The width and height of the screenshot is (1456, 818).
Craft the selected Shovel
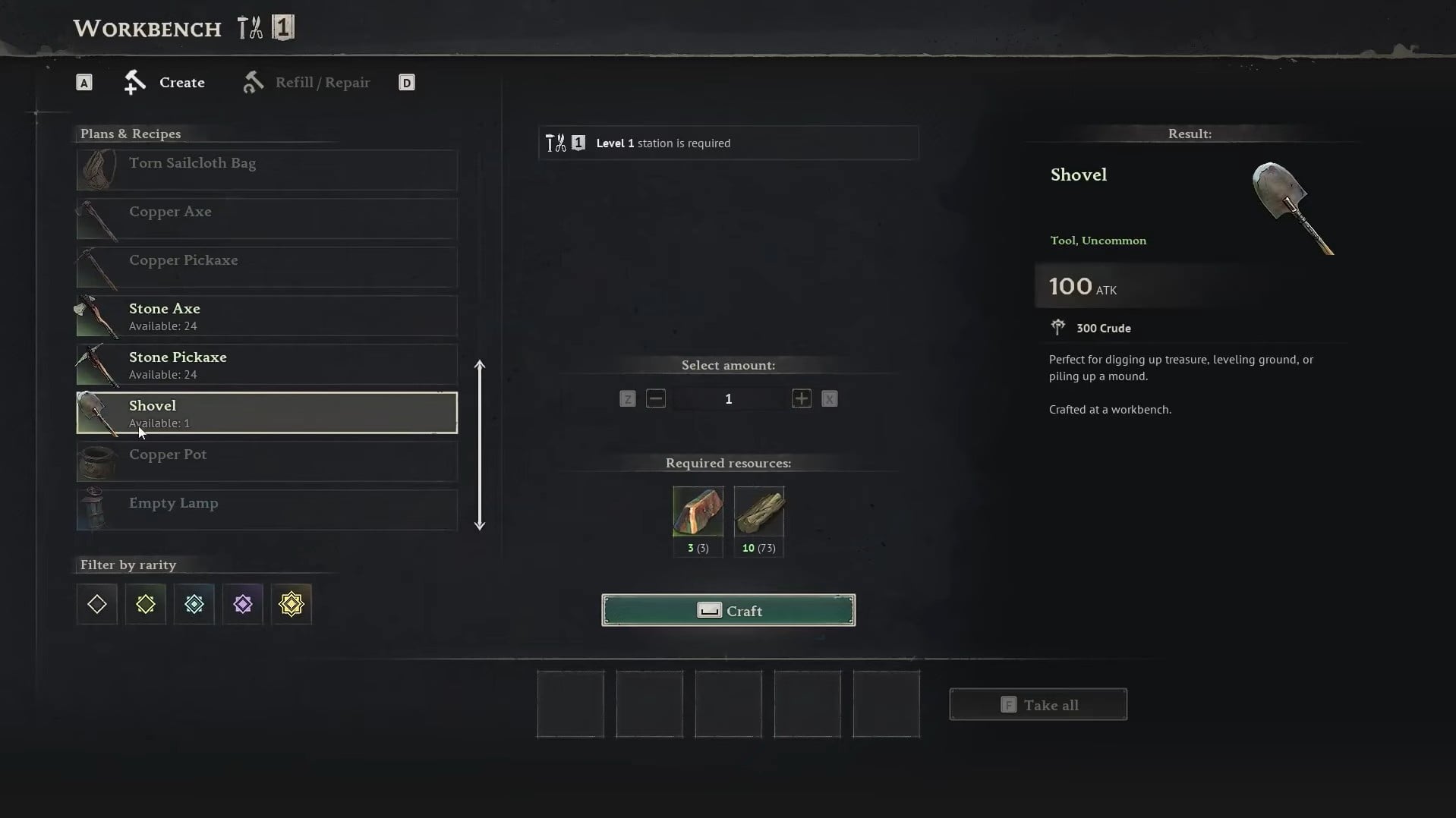click(x=728, y=610)
